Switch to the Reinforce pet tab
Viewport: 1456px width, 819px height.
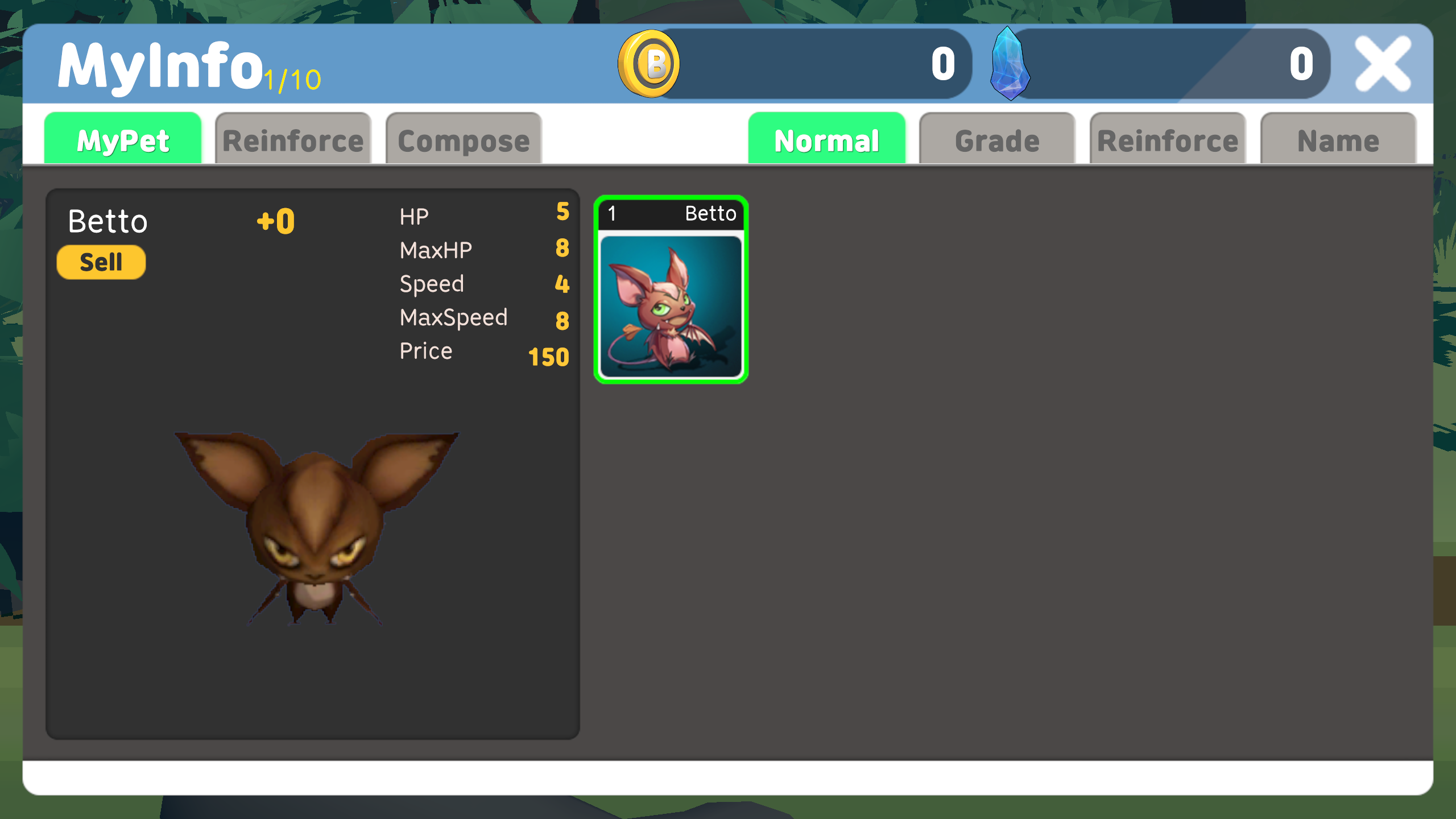(x=292, y=139)
